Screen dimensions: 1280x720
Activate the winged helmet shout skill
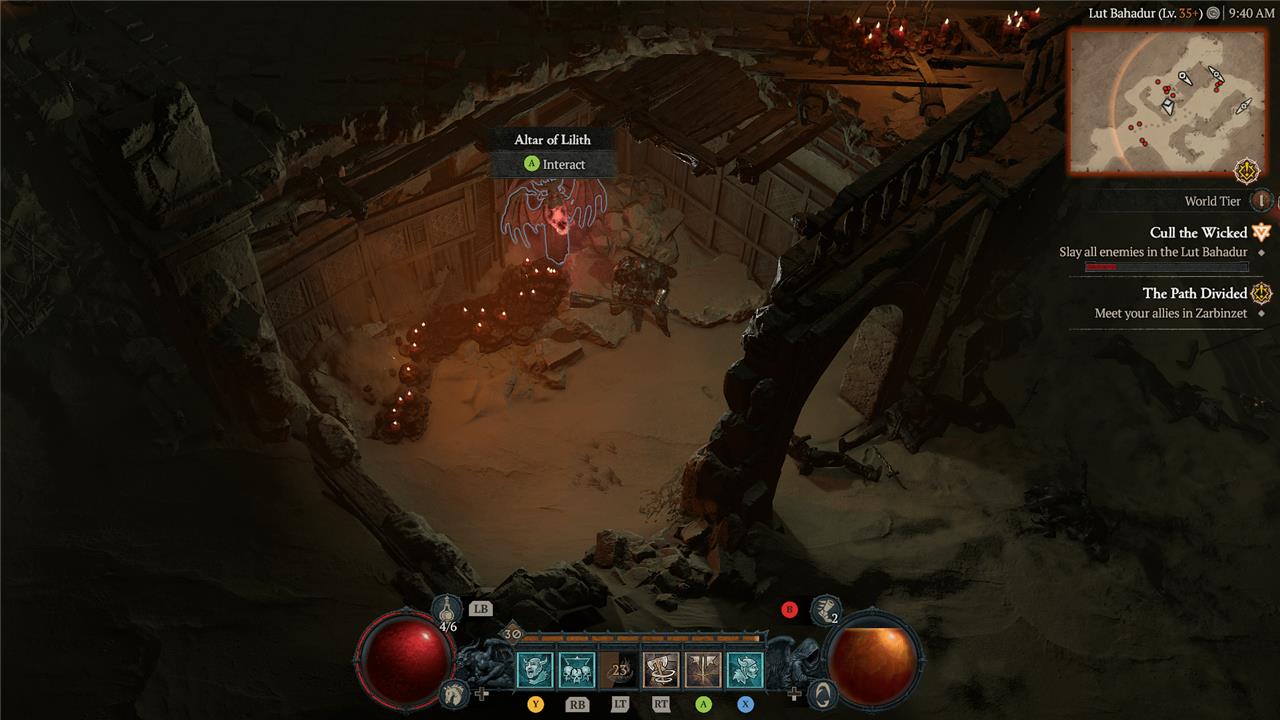tap(745, 670)
